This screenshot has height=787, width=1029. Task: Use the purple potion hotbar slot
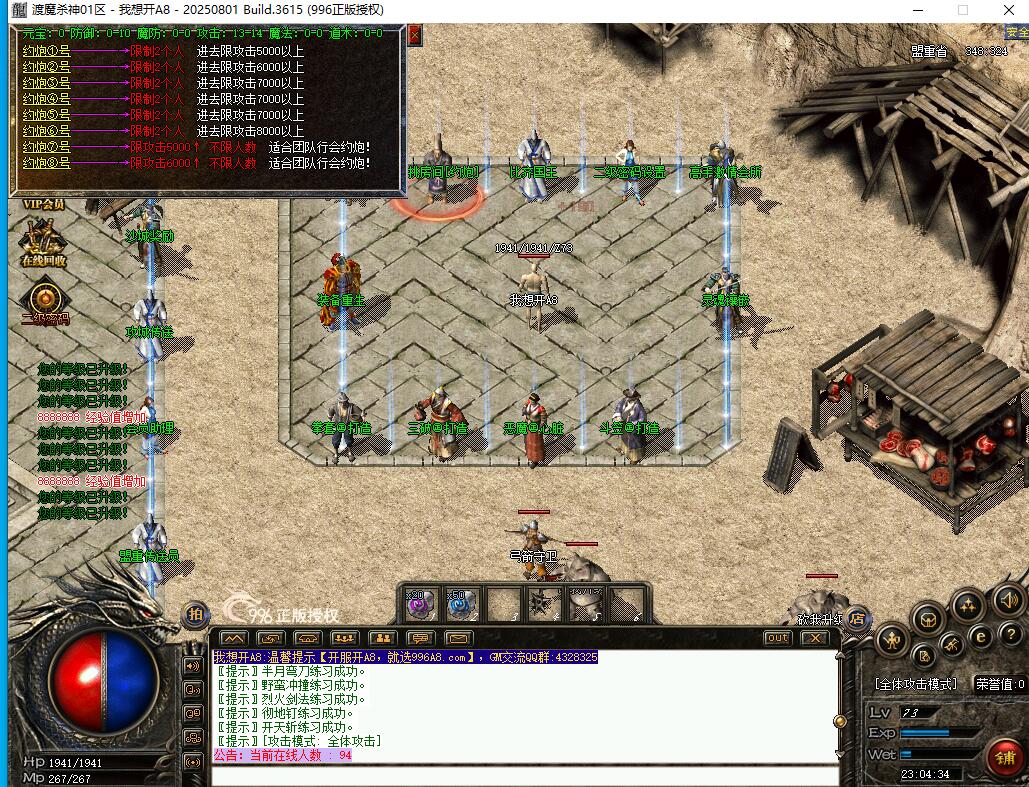(x=418, y=604)
